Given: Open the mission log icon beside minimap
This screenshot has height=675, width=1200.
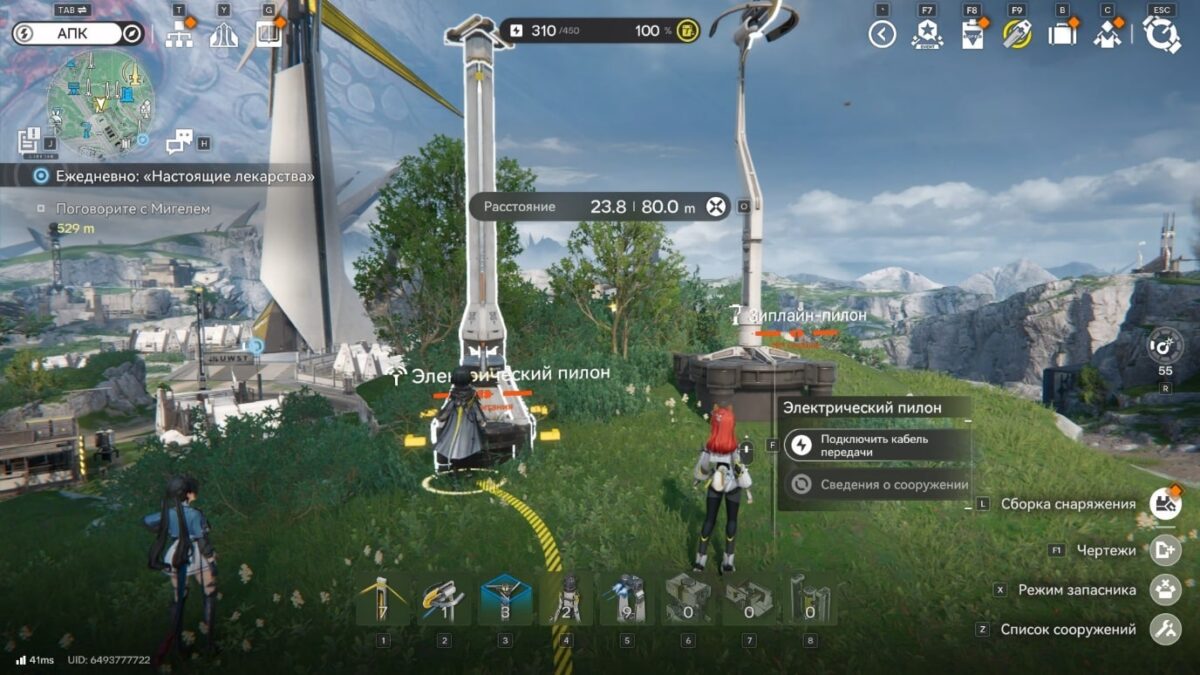Looking at the screenshot, I should [29, 141].
